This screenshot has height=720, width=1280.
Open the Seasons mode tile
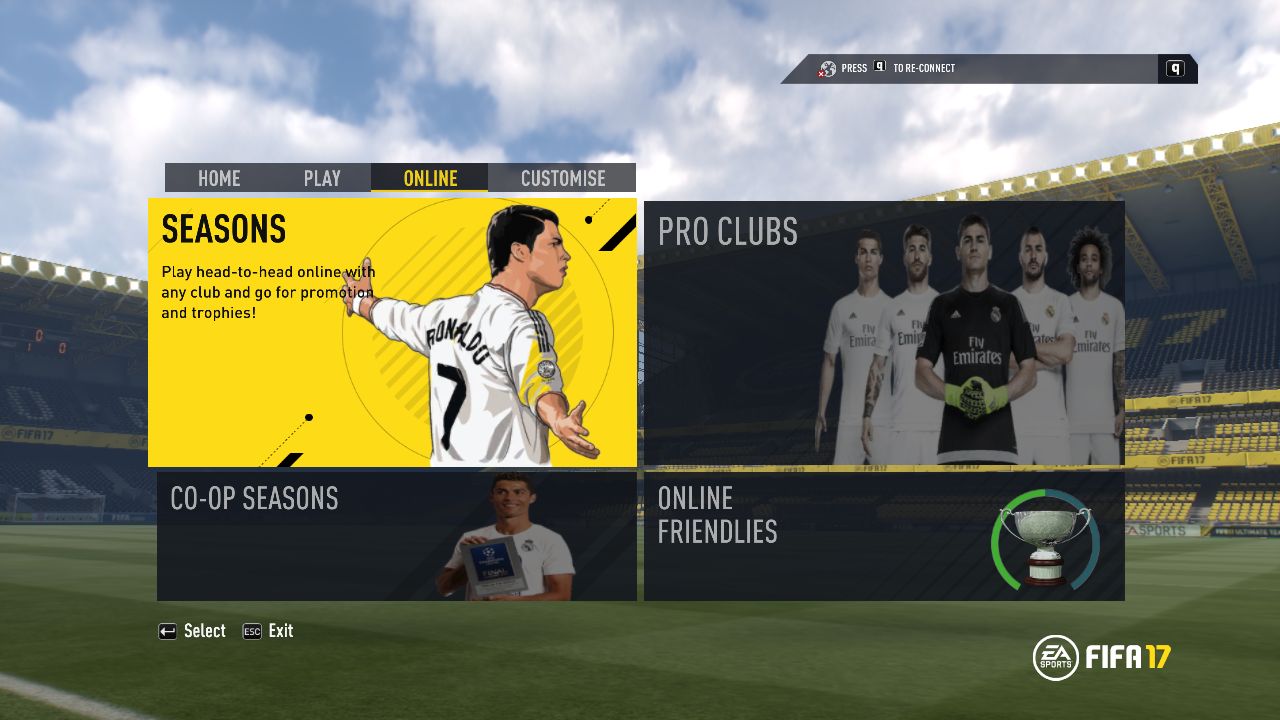(392, 332)
